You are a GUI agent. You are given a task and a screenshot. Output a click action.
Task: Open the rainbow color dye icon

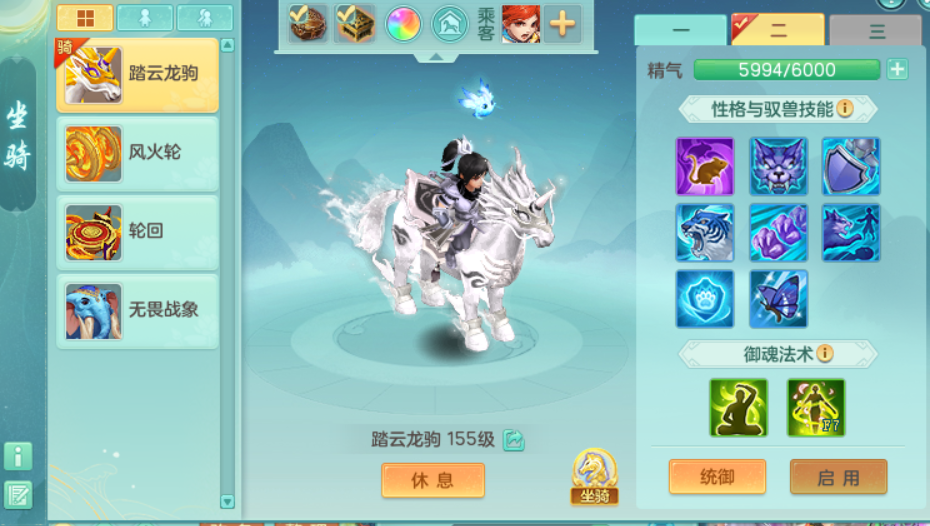[403, 24]
